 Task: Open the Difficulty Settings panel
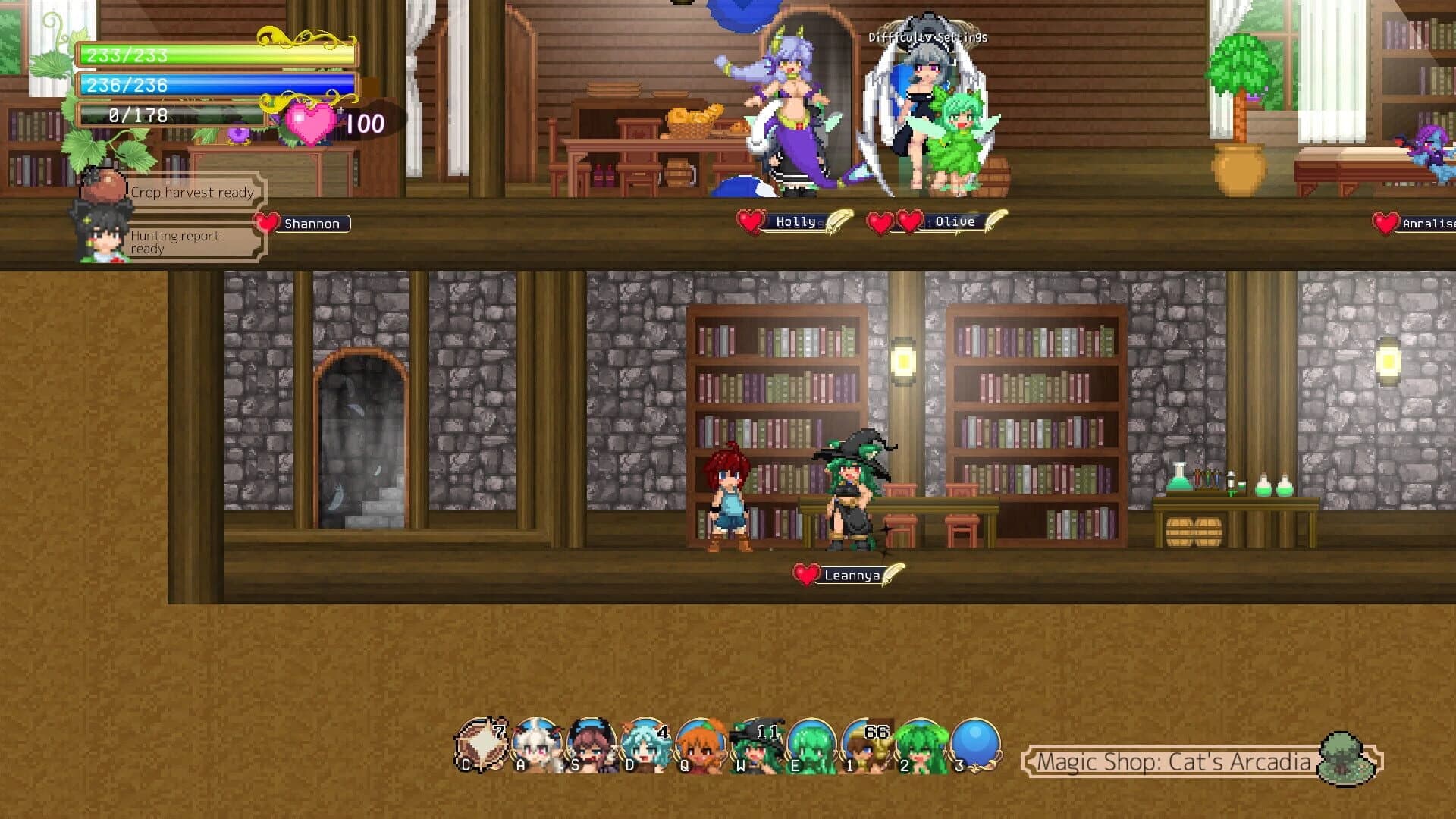click(x=927, y=35)
